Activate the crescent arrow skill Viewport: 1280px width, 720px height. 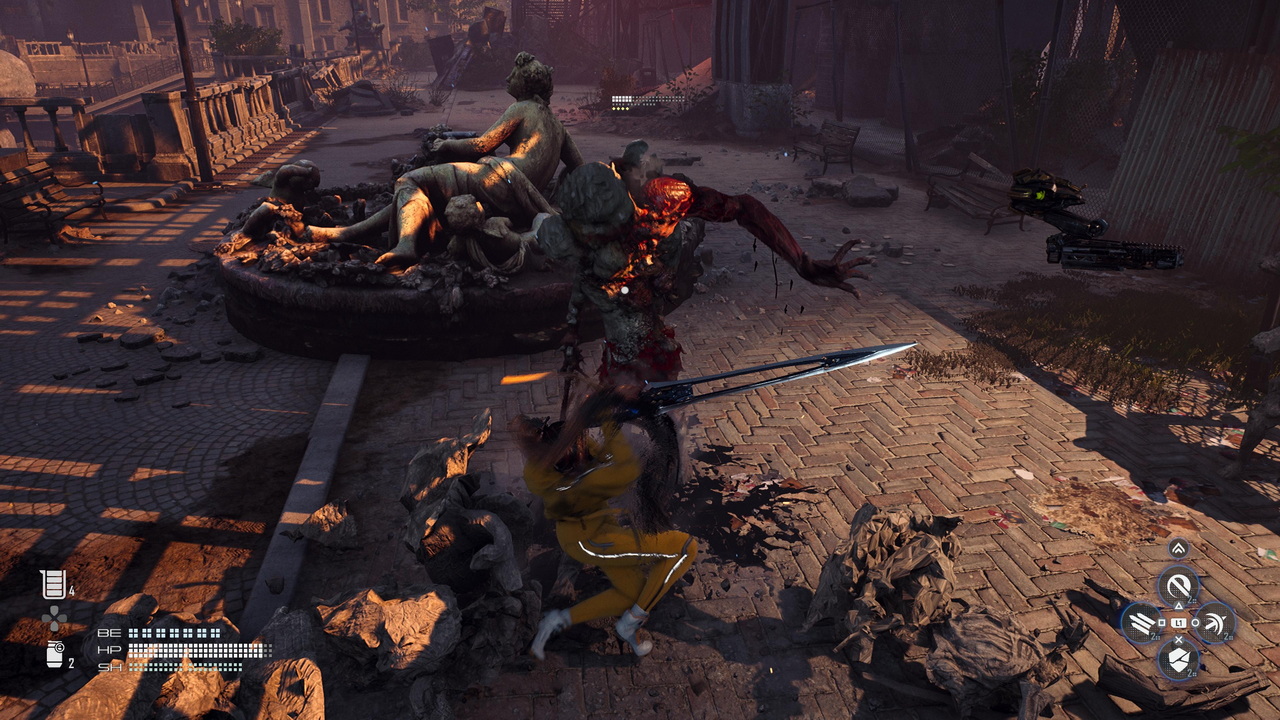pyautogui.click(x=1215, y=623)
